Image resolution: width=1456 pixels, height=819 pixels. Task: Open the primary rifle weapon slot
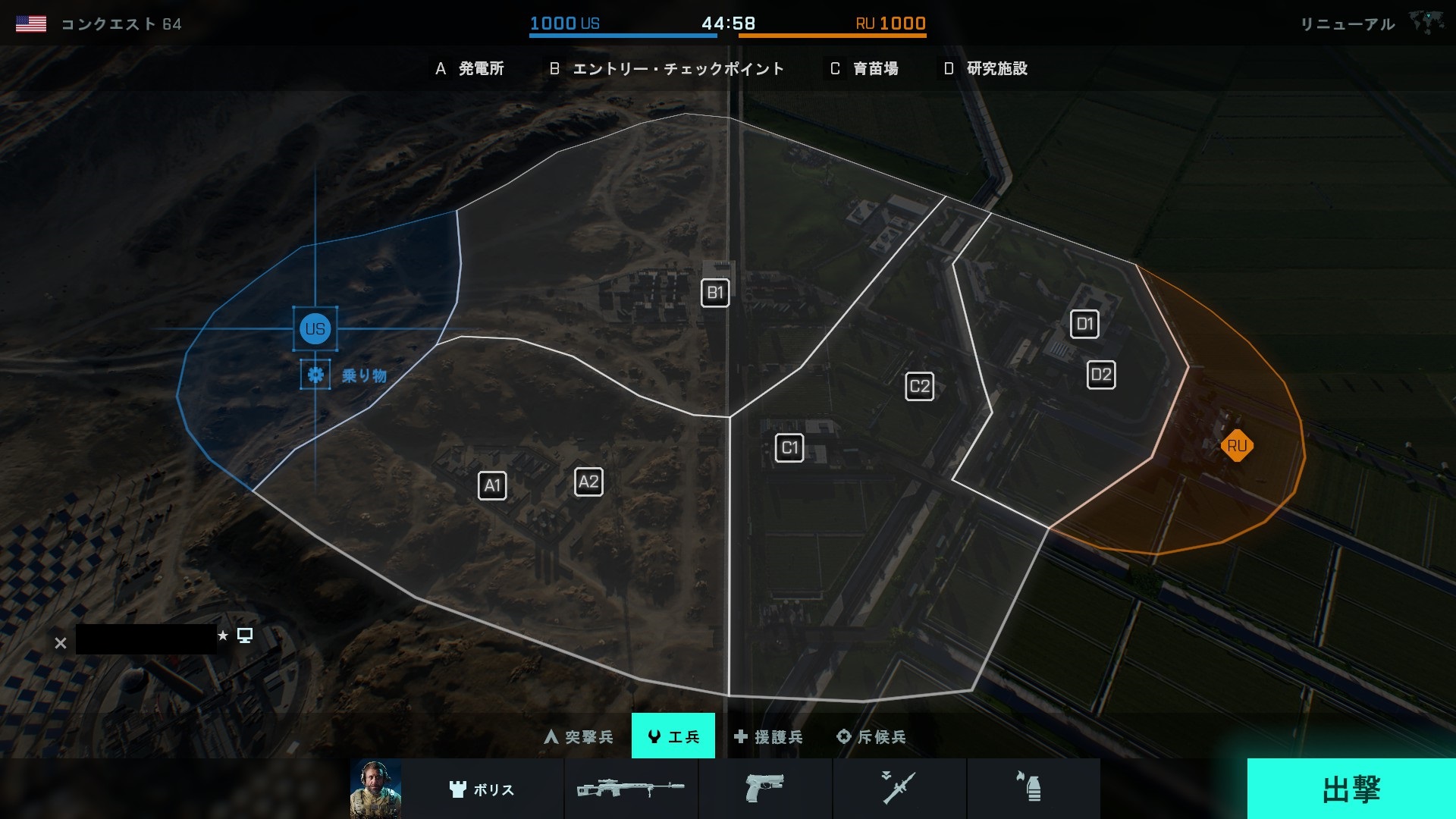click(631, 789)
